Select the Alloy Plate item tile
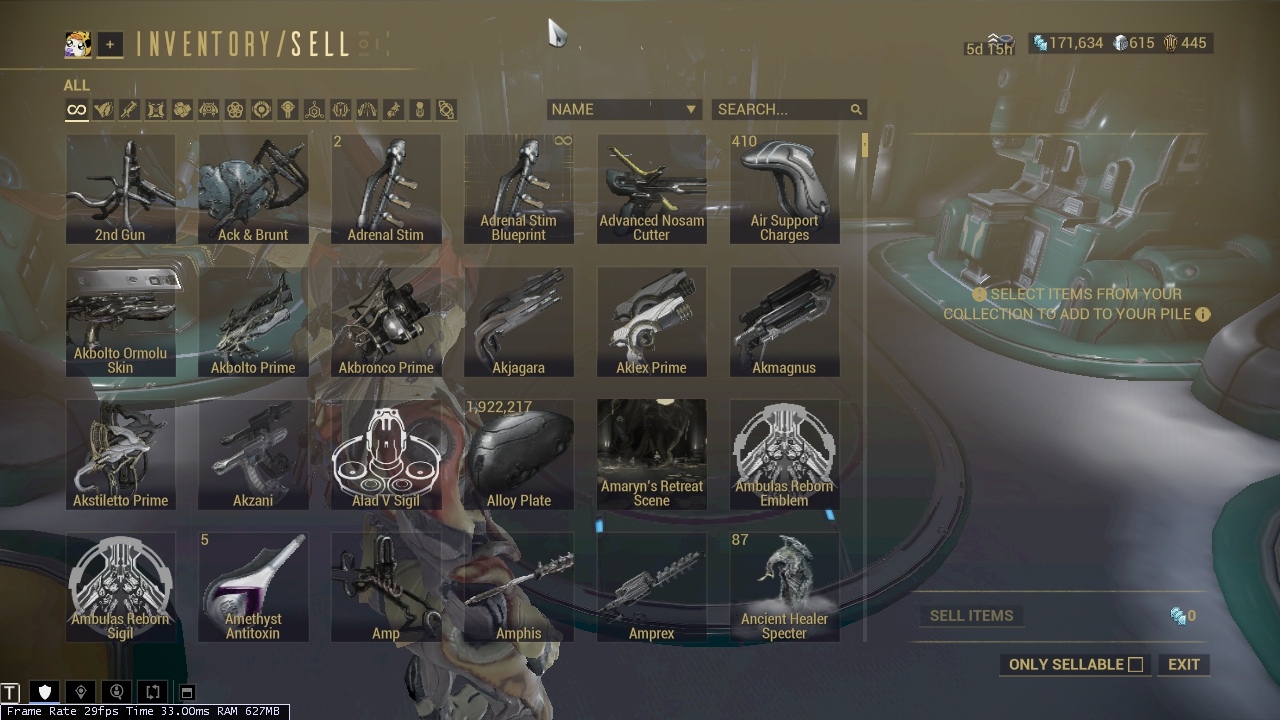 pyautogui.click(x=519, y=454)
